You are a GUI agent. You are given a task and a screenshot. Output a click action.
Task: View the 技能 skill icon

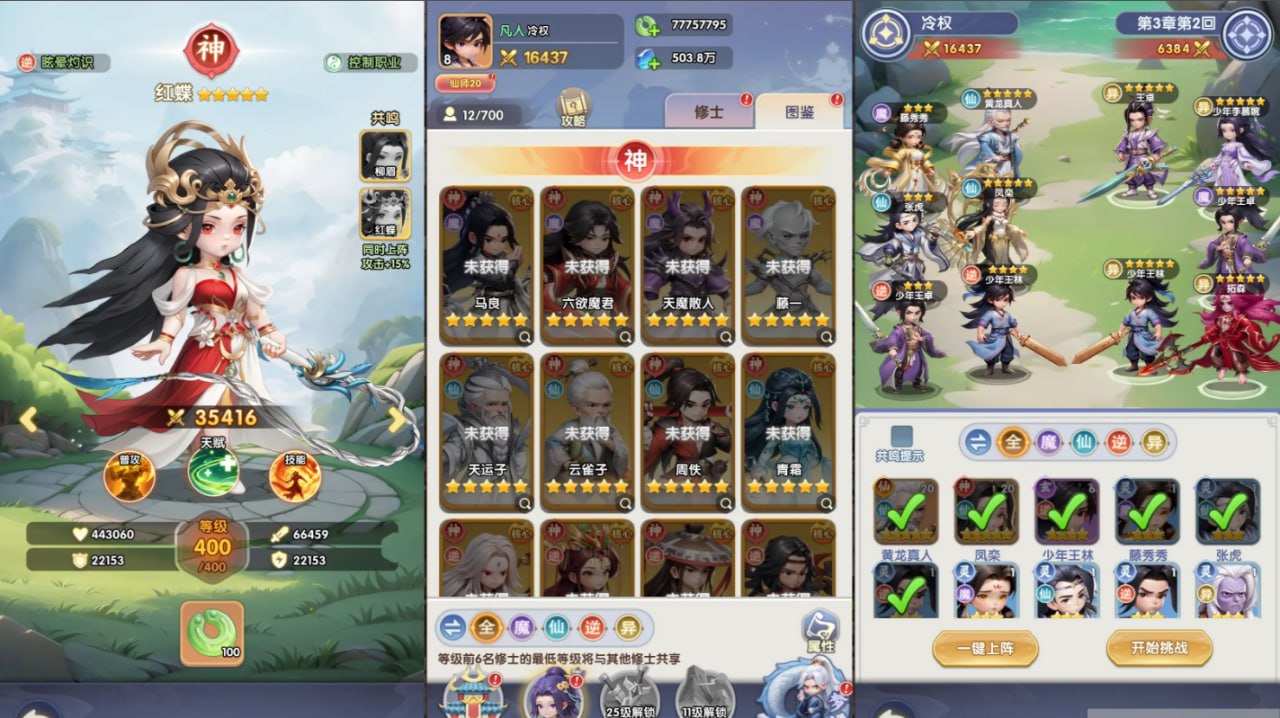click(x=295, y=477)
